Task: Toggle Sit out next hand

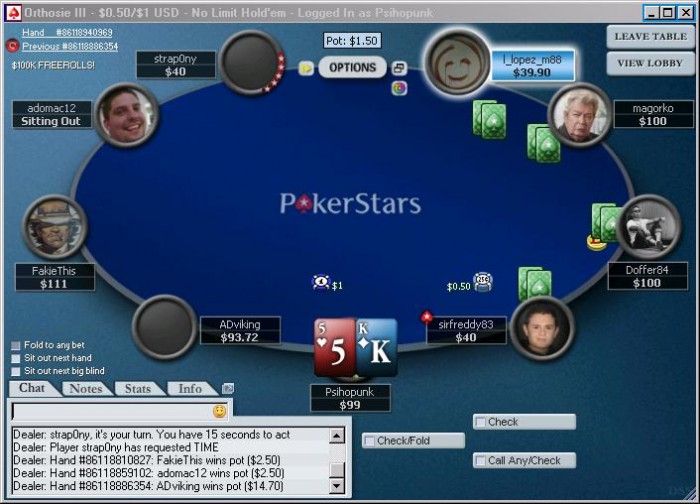Action: tap(15, 358)
